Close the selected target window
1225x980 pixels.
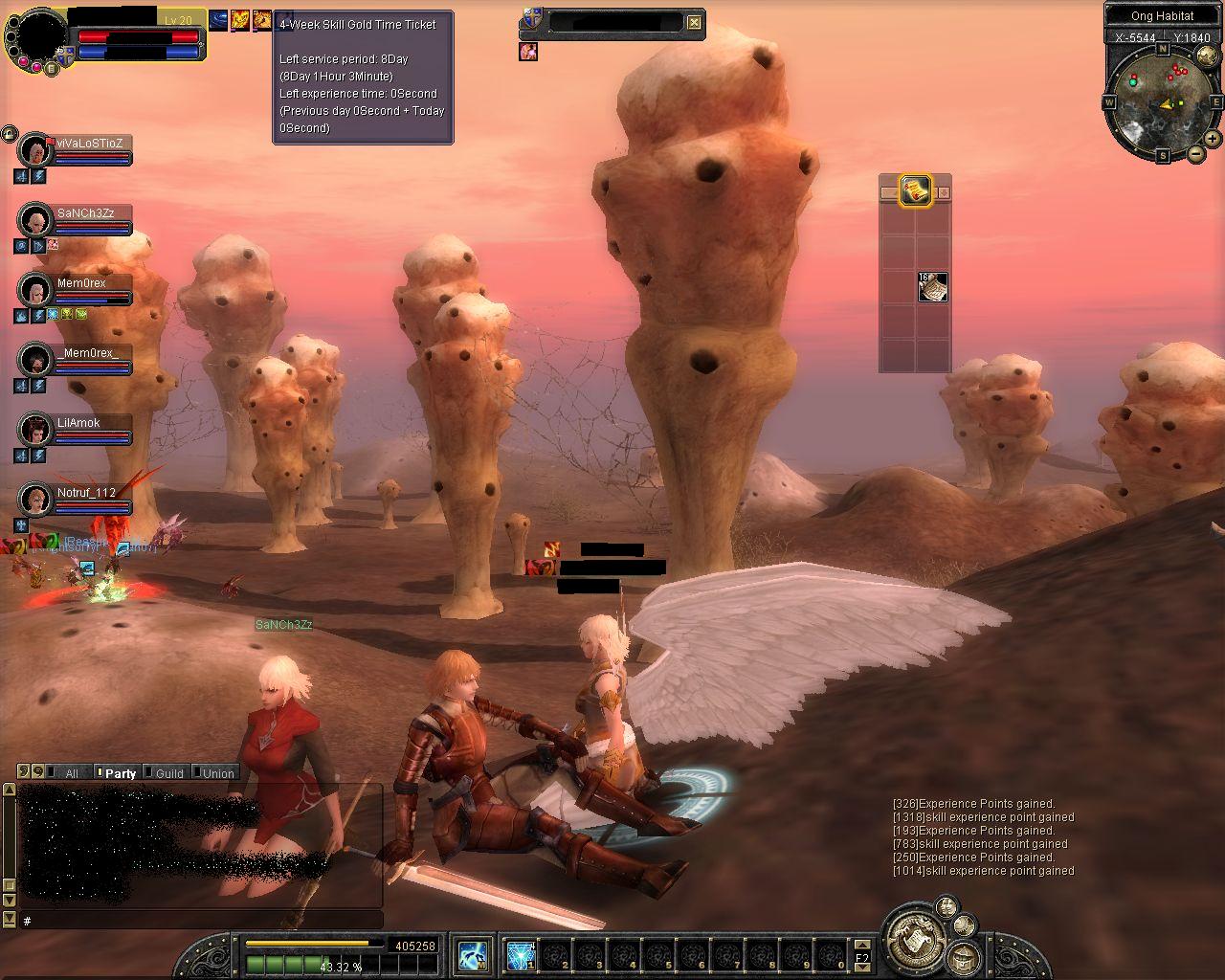pyautogui.click(x=695, y=22)
